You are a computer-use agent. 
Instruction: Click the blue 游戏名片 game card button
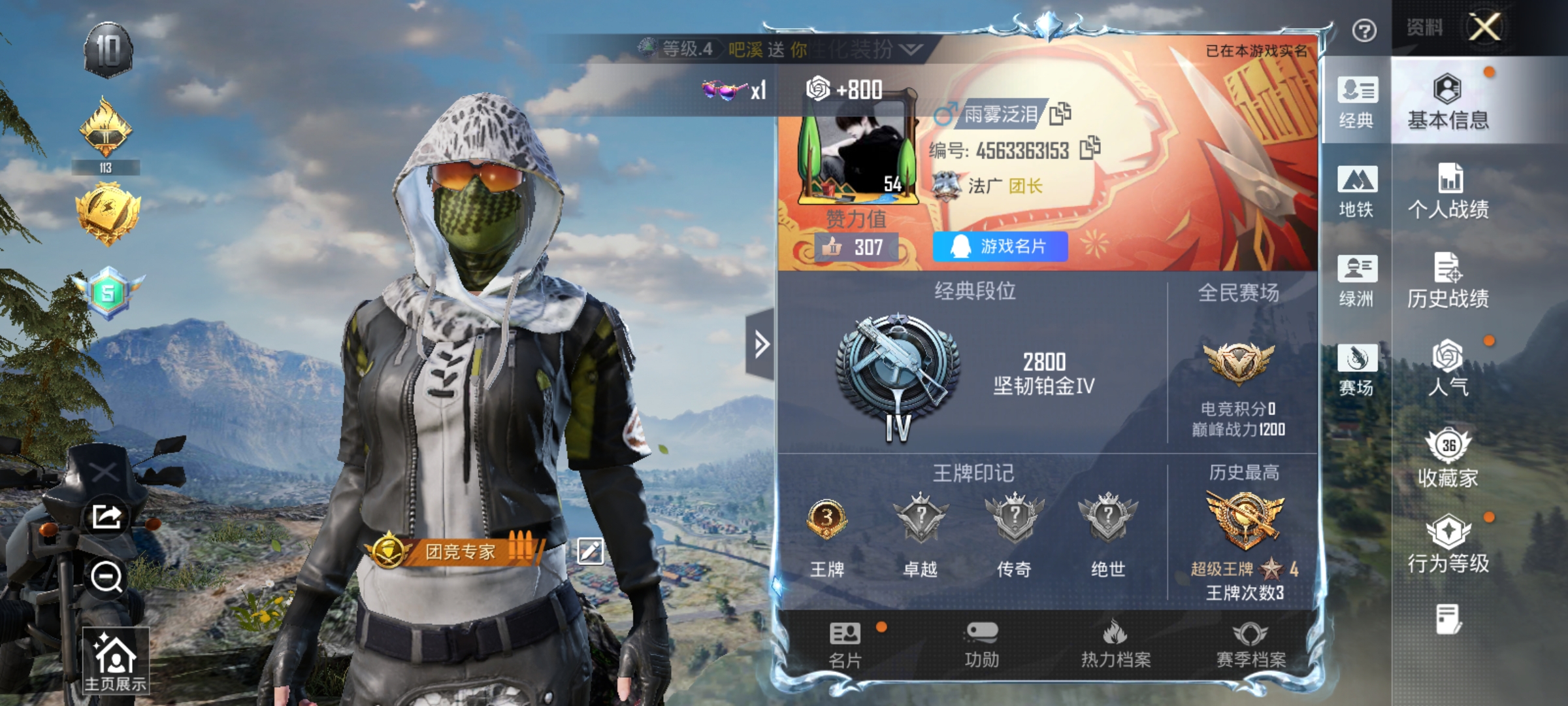[x=1000, y=246]
